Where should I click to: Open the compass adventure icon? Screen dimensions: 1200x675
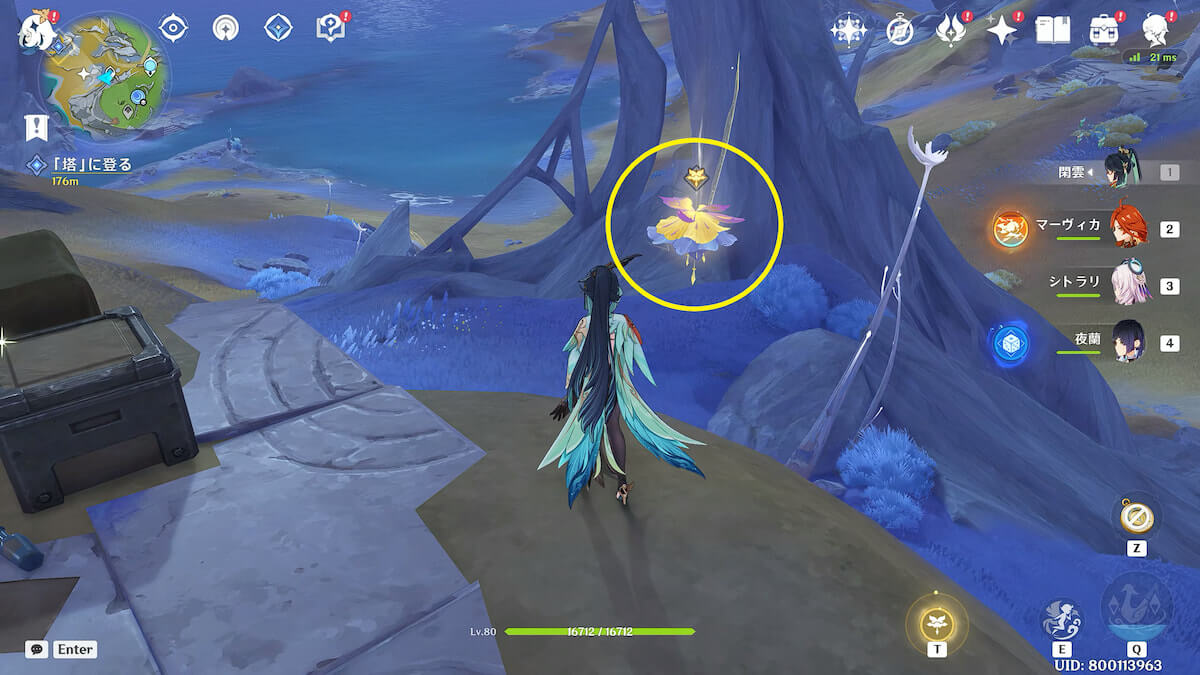(900, 31)
